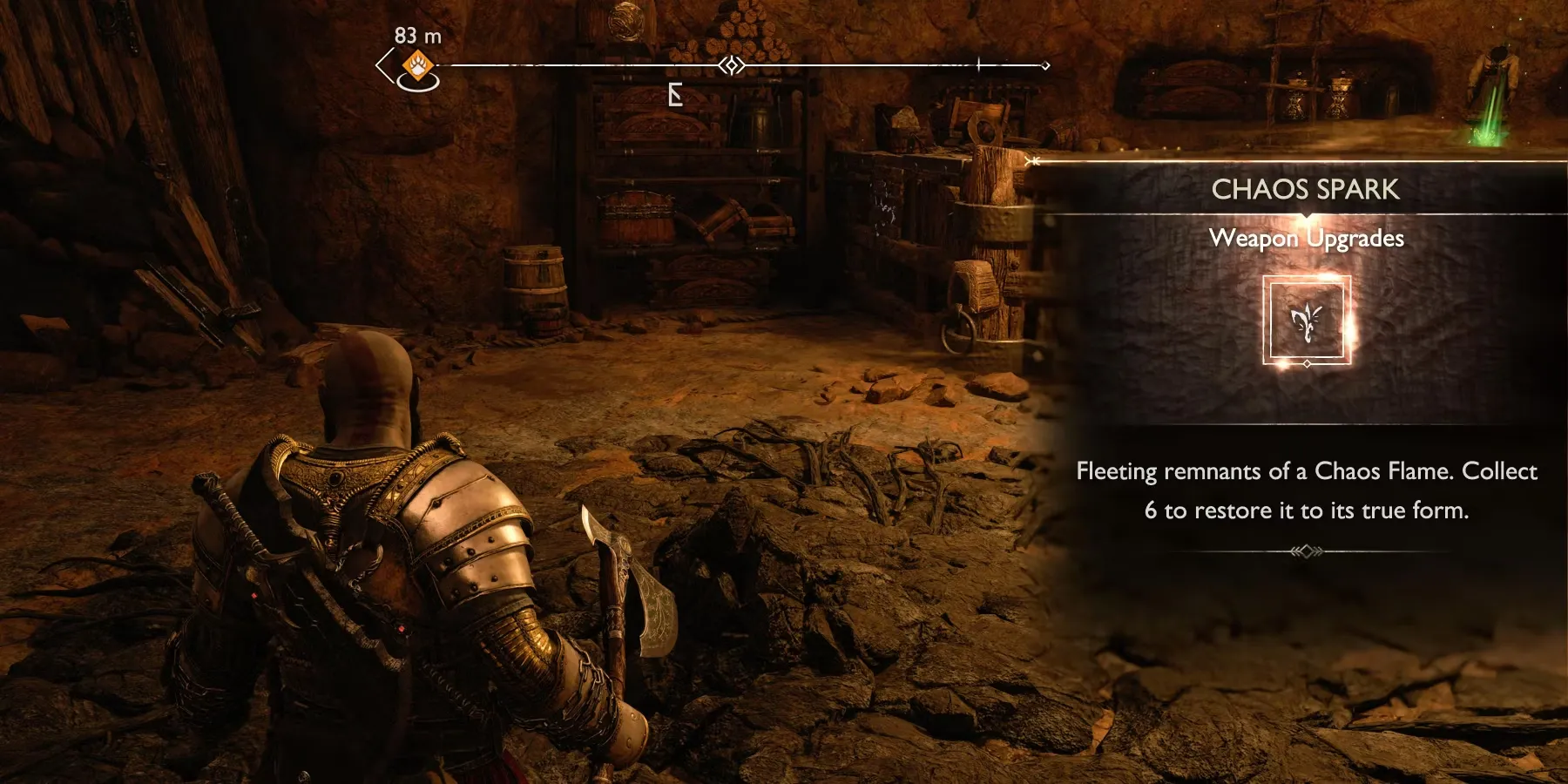
Task: Click the orange quest marker on compass
Action: [418, 65]
